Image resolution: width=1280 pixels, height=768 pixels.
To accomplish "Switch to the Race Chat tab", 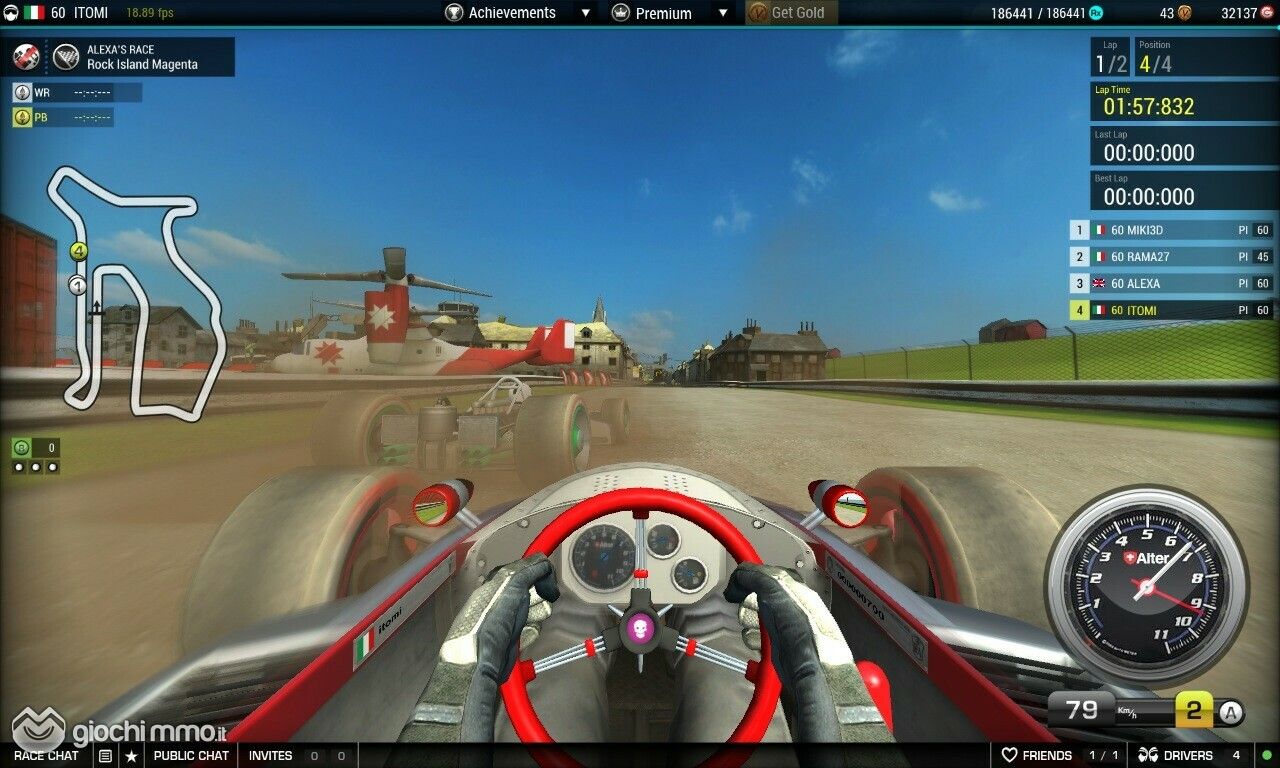I will tap(46, 756).
